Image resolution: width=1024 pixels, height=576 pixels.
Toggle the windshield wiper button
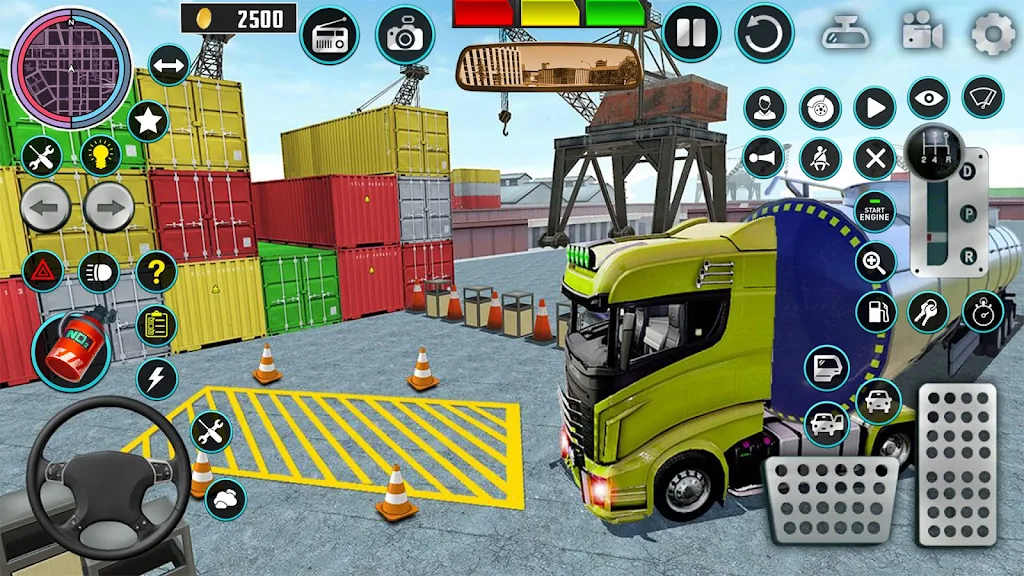[x=983, y=97]
